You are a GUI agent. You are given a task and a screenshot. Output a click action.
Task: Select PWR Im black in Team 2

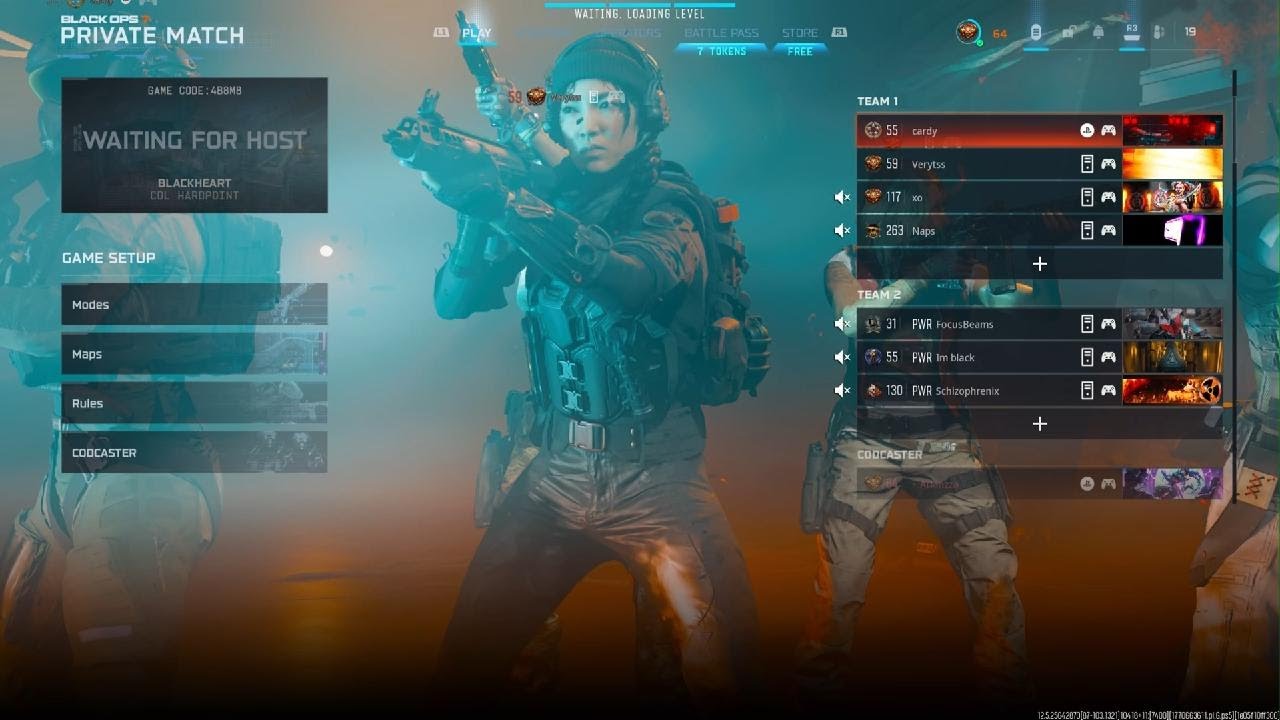[980, 357]
